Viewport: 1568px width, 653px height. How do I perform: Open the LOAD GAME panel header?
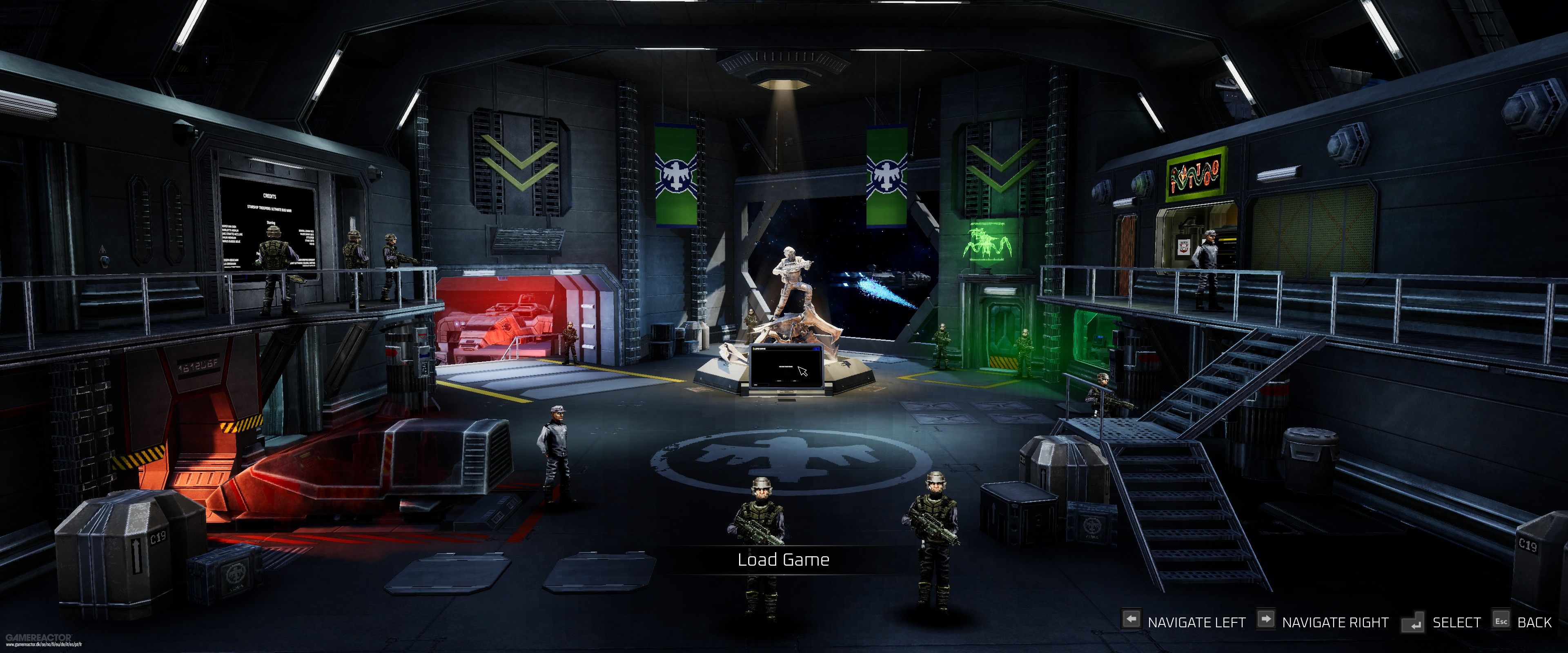tap(759, 349)
